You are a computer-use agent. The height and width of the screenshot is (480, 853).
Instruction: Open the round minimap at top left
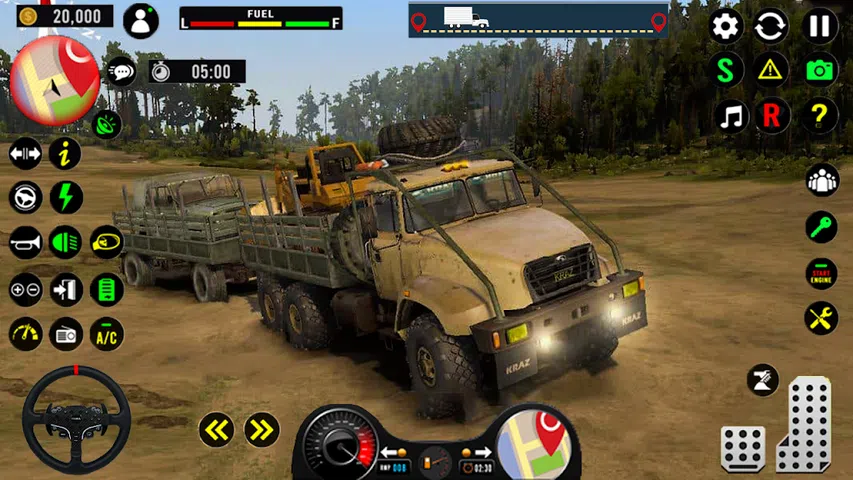[54, 80]
